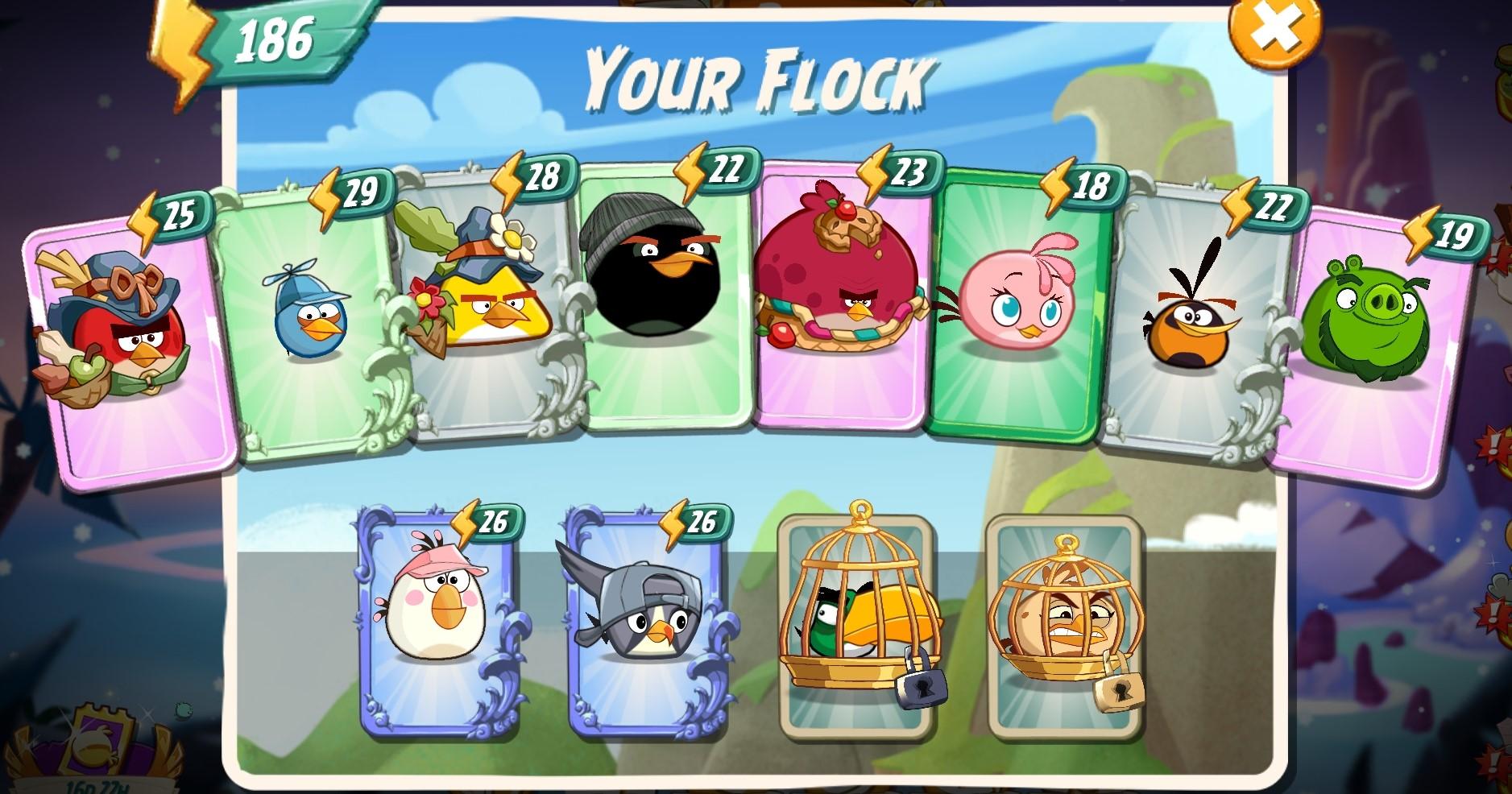Close the Your Flock window

click(1274, 28)
